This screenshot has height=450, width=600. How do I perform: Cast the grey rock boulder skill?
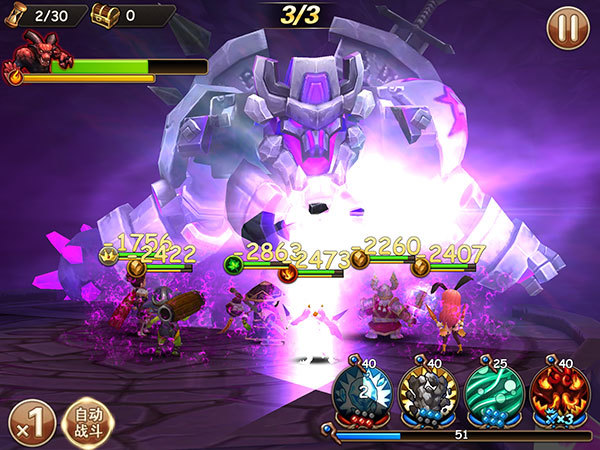click(x=425, y=393)
